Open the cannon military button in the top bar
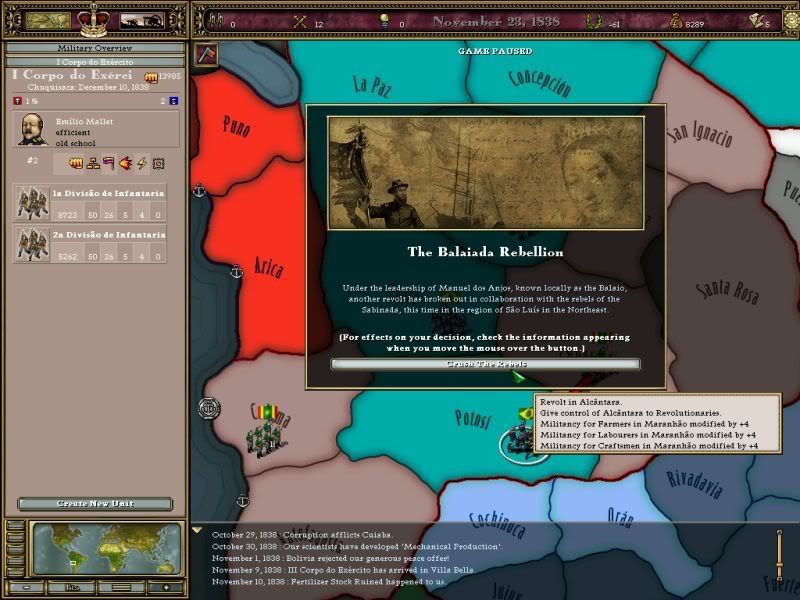 pyautogui.click(x=142, y=19)
